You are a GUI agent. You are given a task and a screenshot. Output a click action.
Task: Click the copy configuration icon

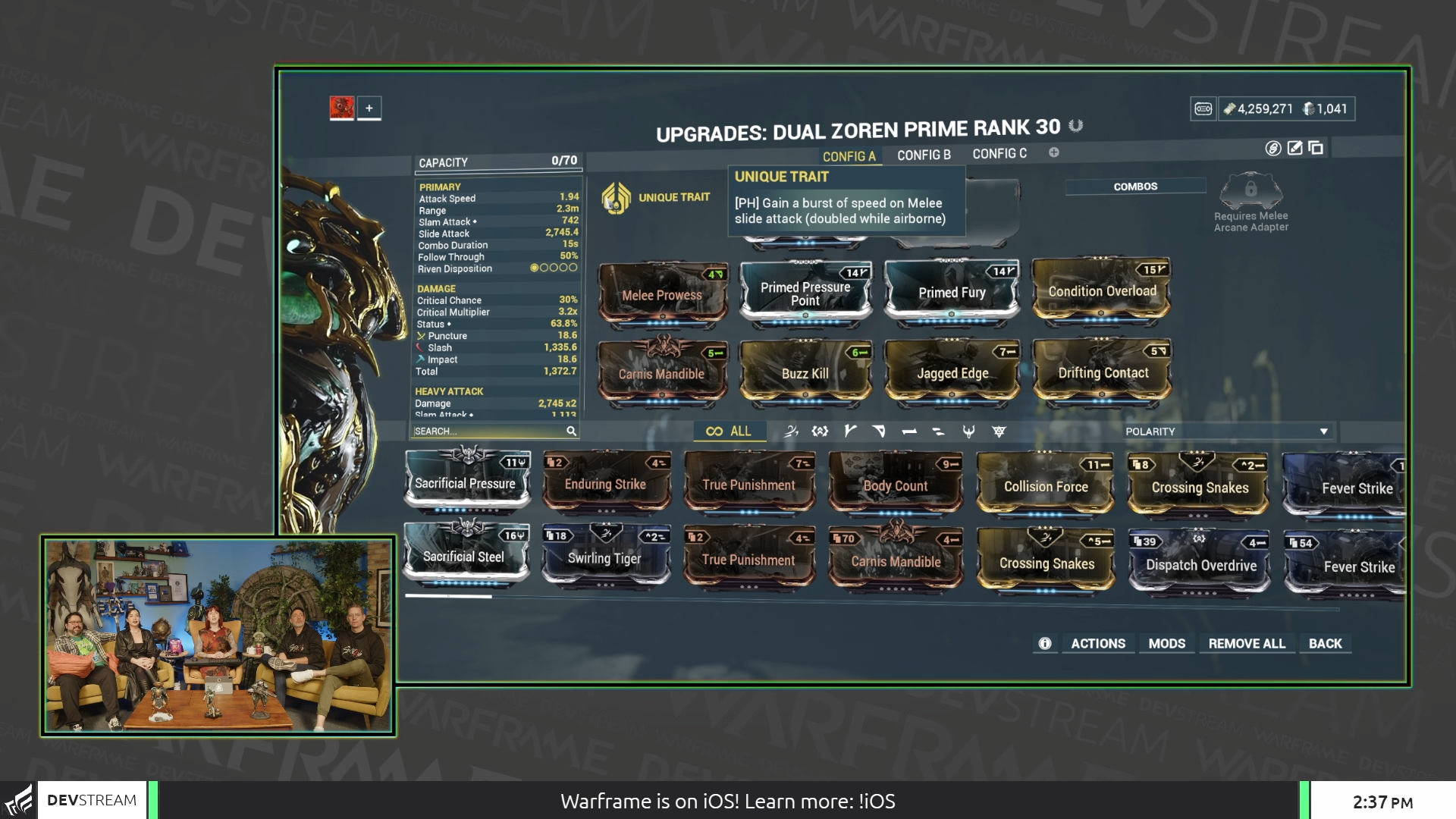pos(1314,148)
